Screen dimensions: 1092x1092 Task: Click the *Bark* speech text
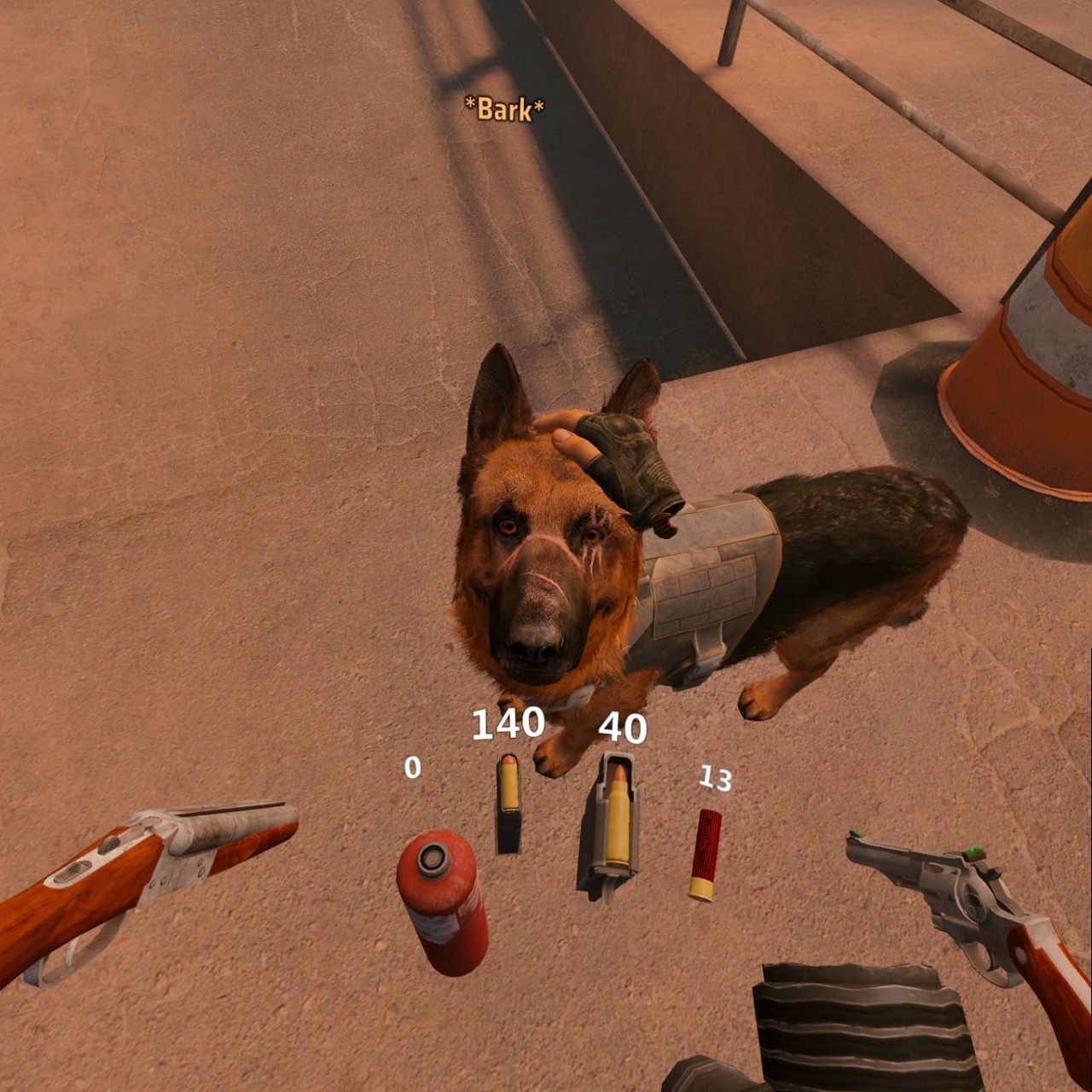pyautogui.click(x=503, y=108)
